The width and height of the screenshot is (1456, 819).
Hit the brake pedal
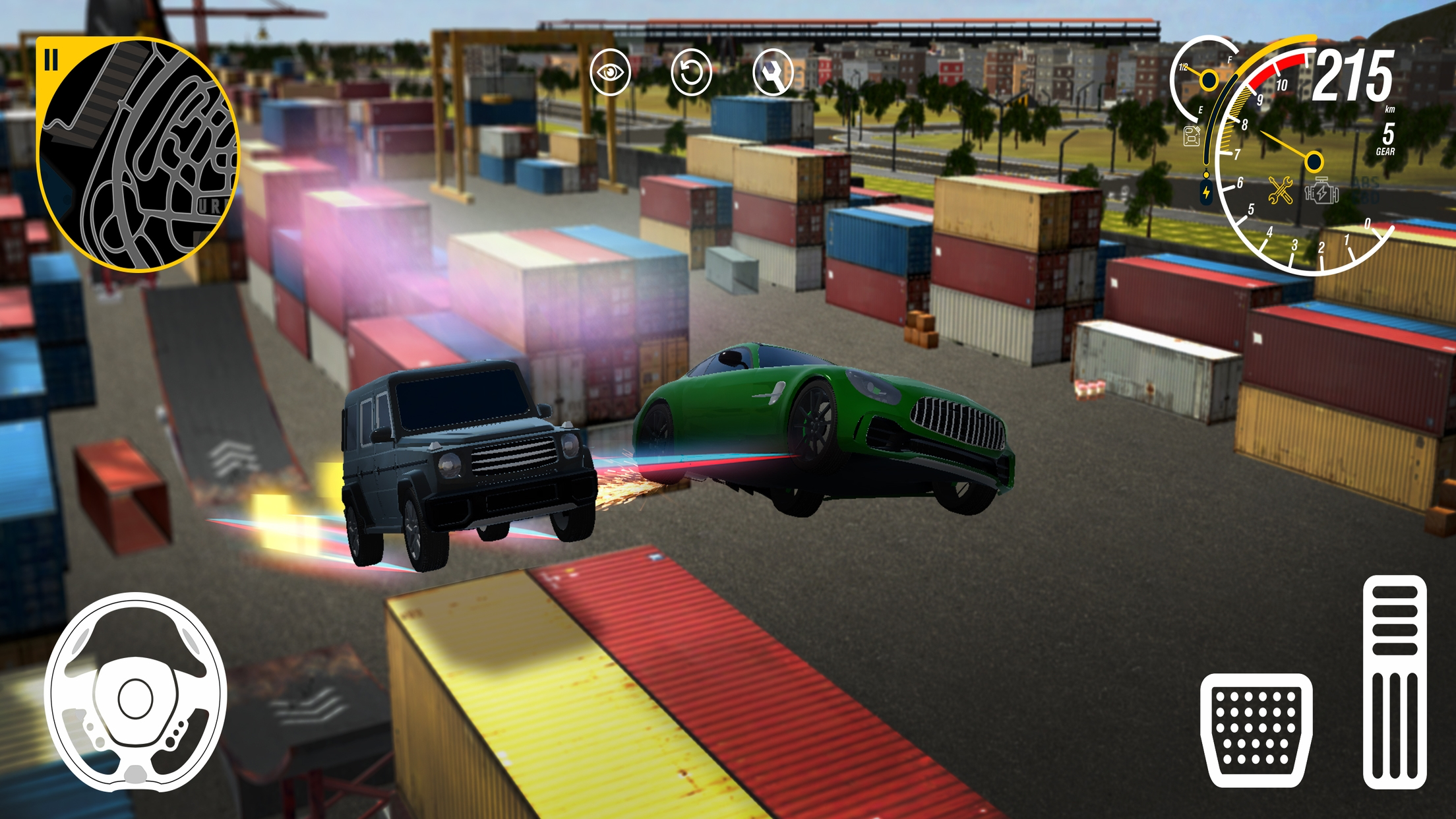click(x=1256, y=729)
